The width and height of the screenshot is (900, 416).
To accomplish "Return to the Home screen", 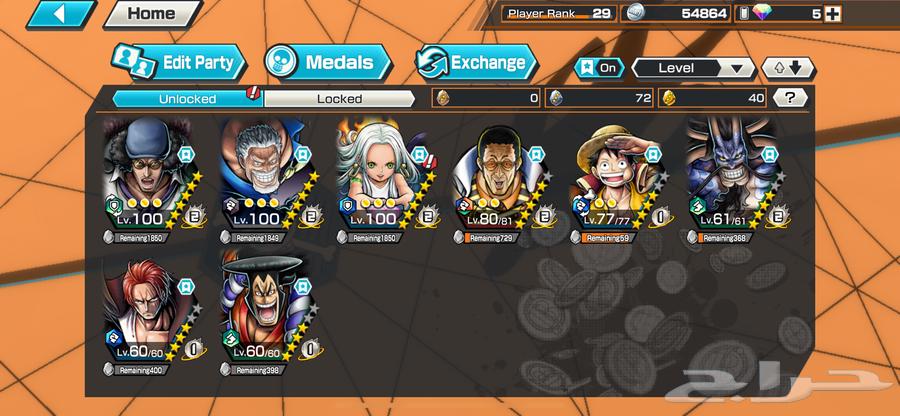I will click(151, 14).
